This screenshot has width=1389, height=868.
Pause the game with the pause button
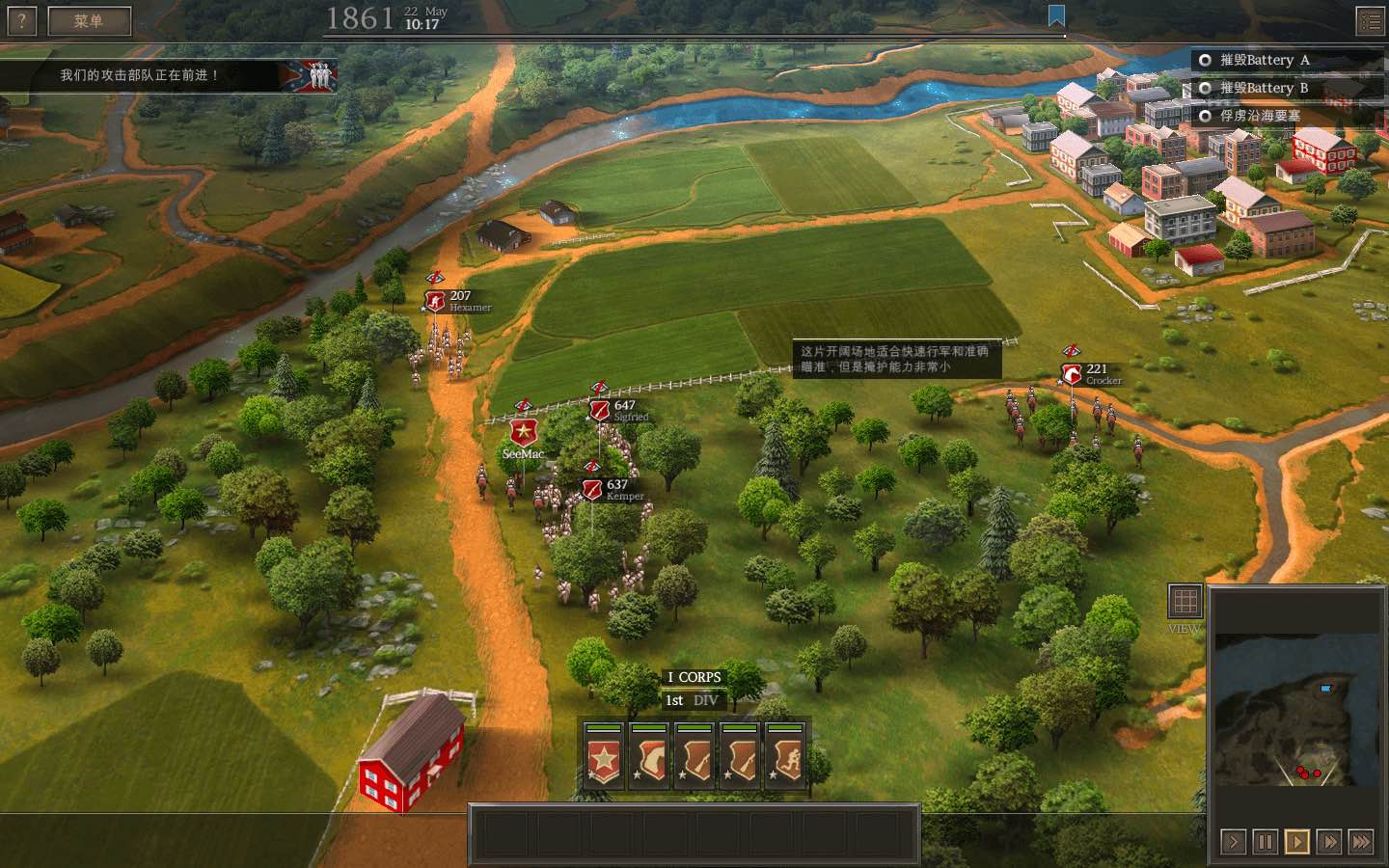coord(1264,841)
